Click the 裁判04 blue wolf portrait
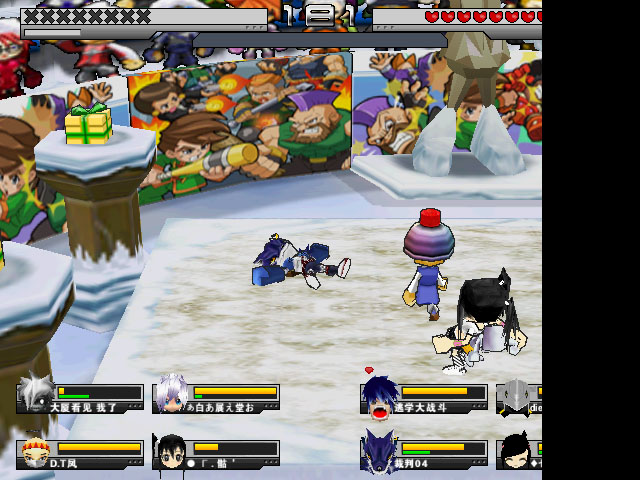The height and width of the screenshot is (480, 640). tap(379, 451)
